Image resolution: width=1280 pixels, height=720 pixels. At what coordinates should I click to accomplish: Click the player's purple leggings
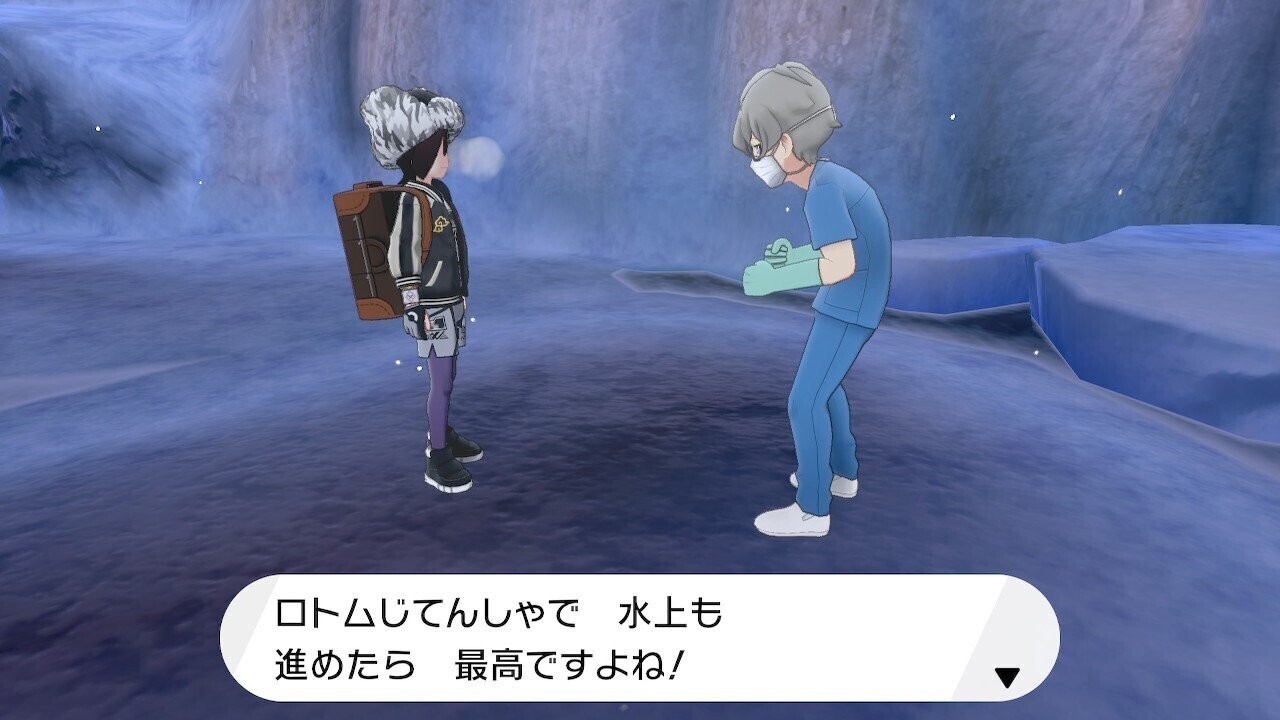(x=437, y=398)
